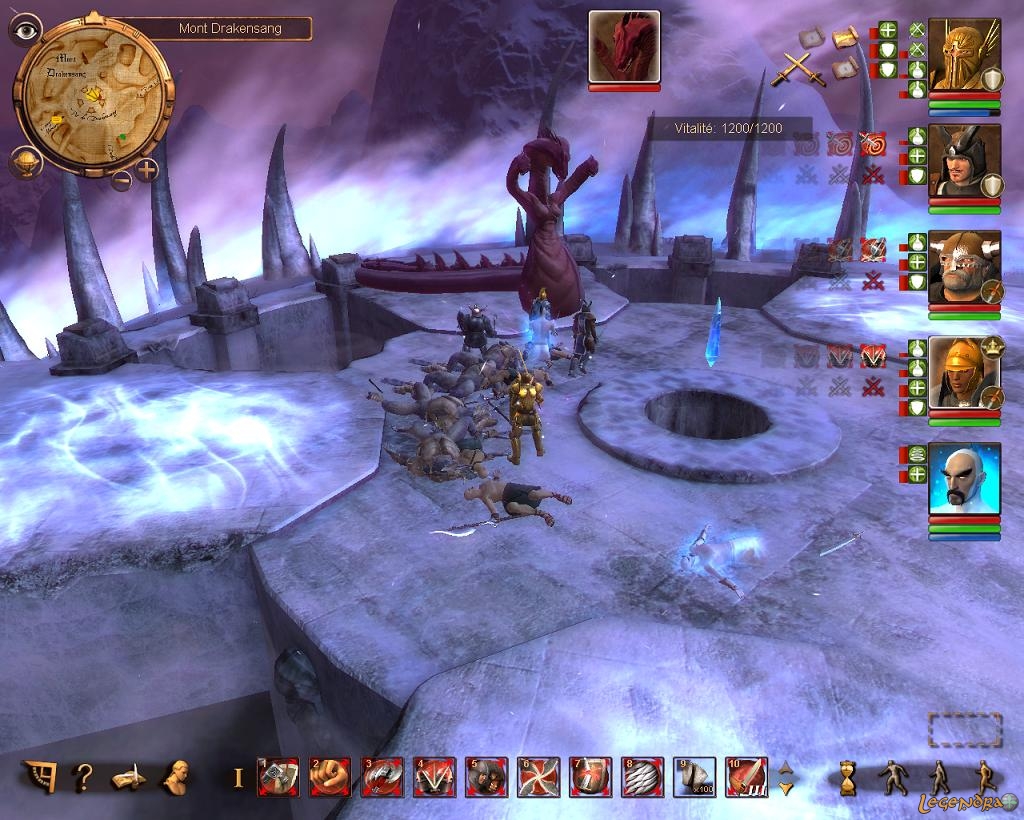Viewport: 1024px width, 820px height.
Task: Select the golden winged helmet hero portrait
Action: coord(964,55)
